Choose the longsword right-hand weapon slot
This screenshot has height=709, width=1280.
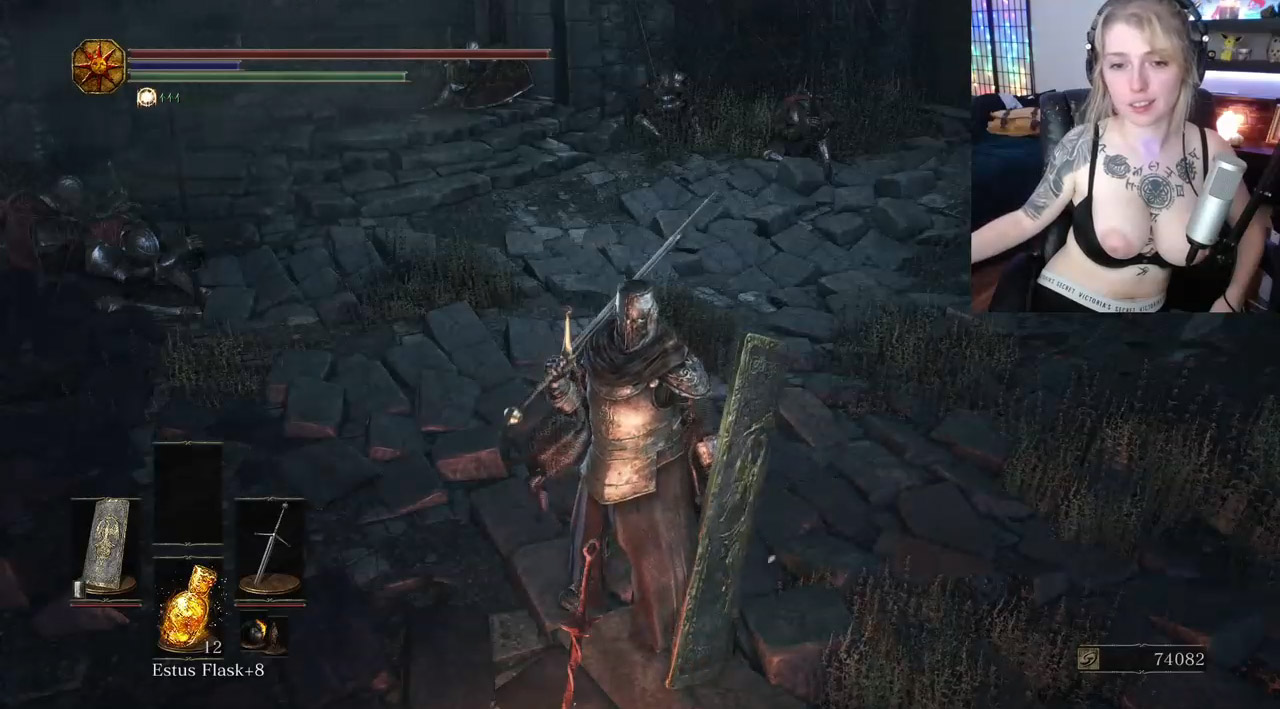[x=270, y=548]
